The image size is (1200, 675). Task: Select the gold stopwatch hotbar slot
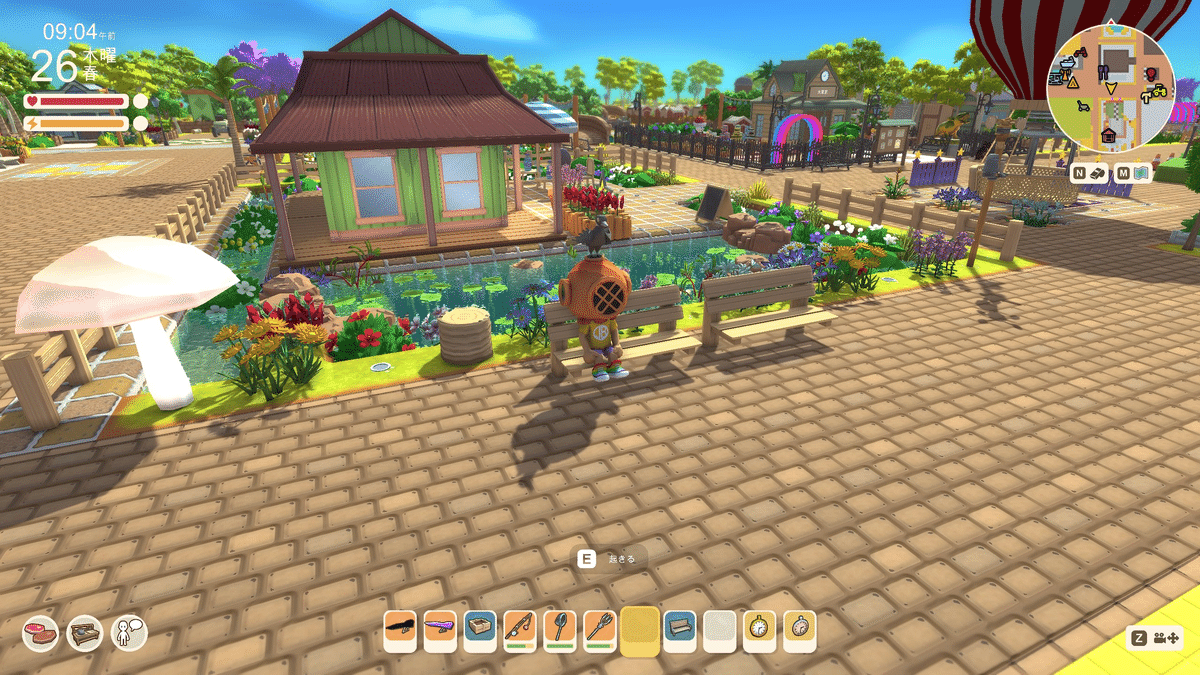coord(760,630)
